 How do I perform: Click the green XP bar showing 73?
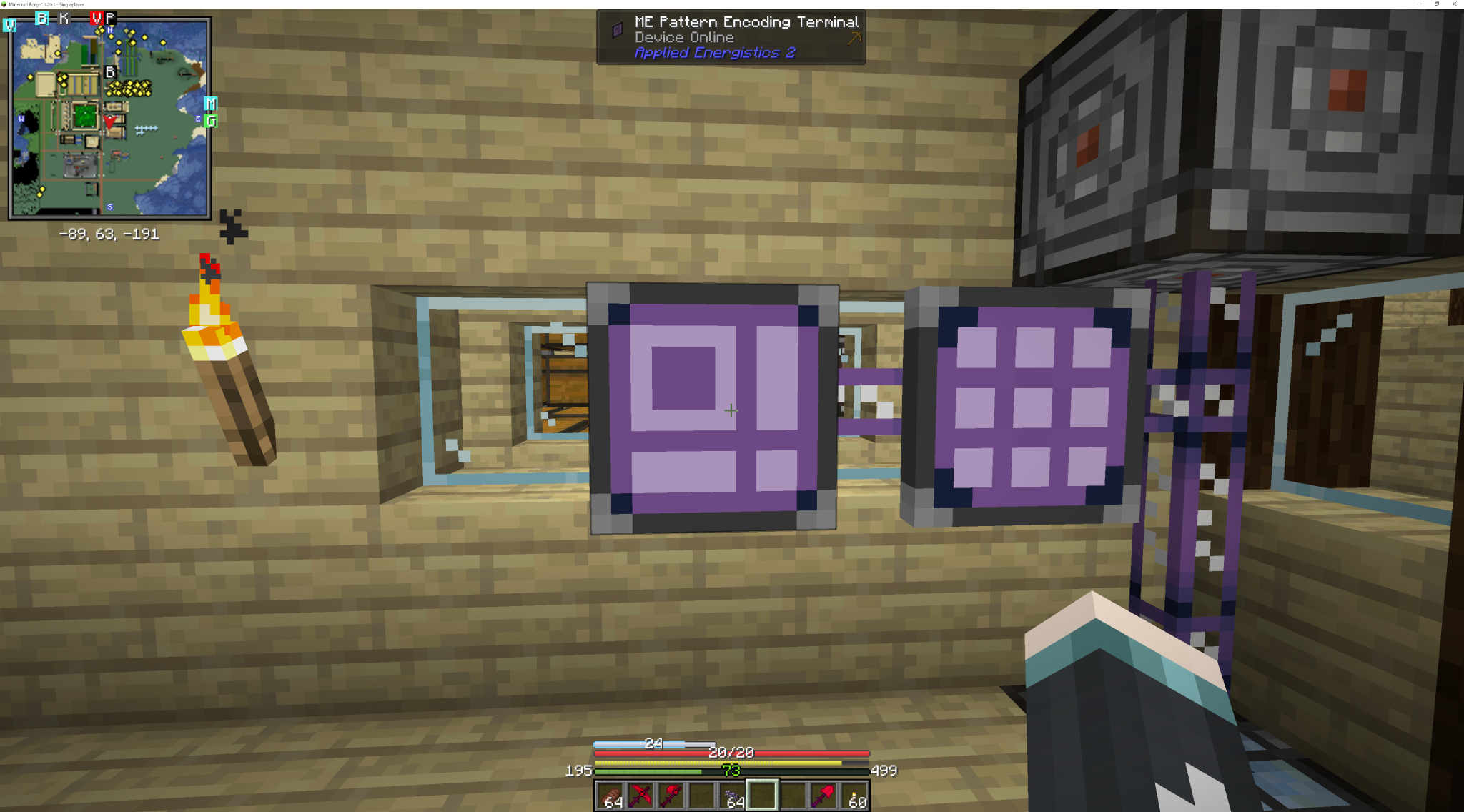click(731, 771)
